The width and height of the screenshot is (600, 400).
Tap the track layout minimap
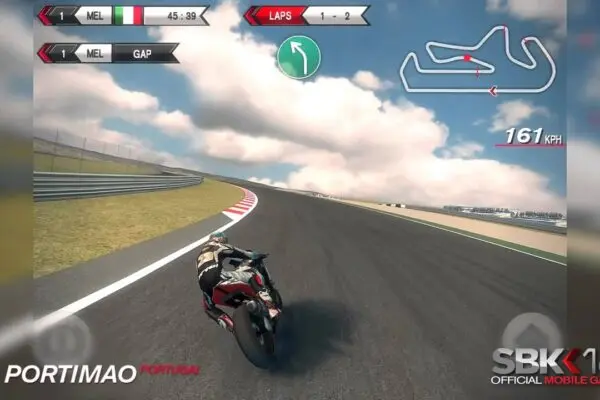tap(477, 60)
